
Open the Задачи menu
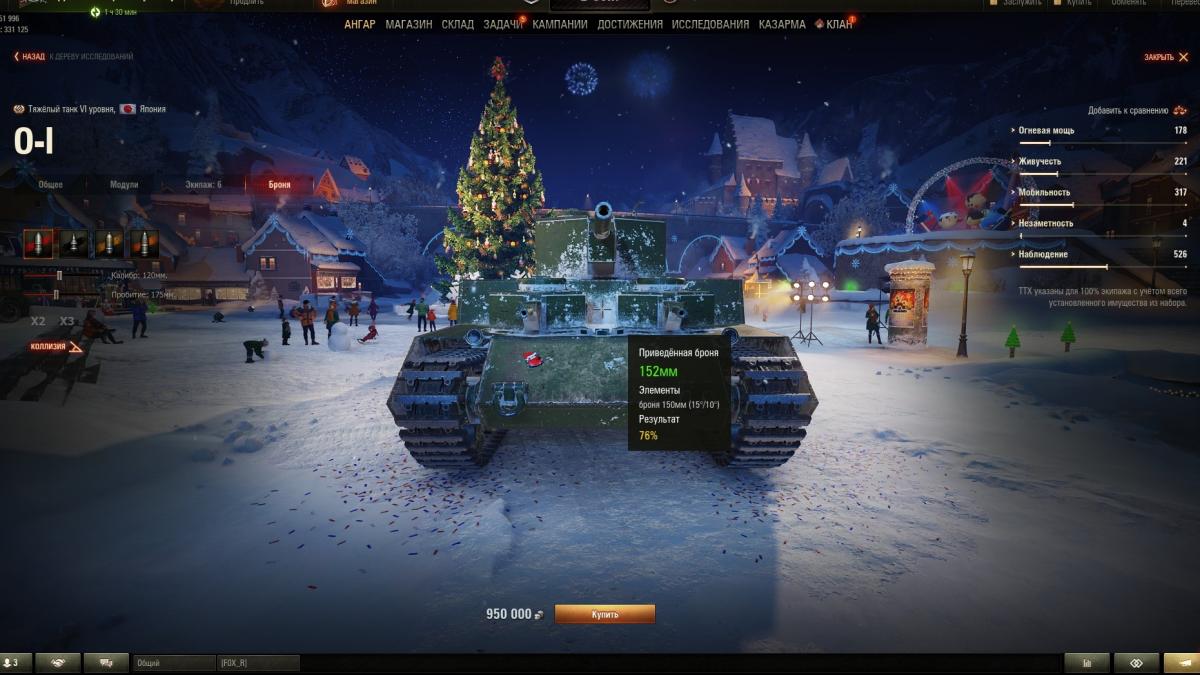502,24
